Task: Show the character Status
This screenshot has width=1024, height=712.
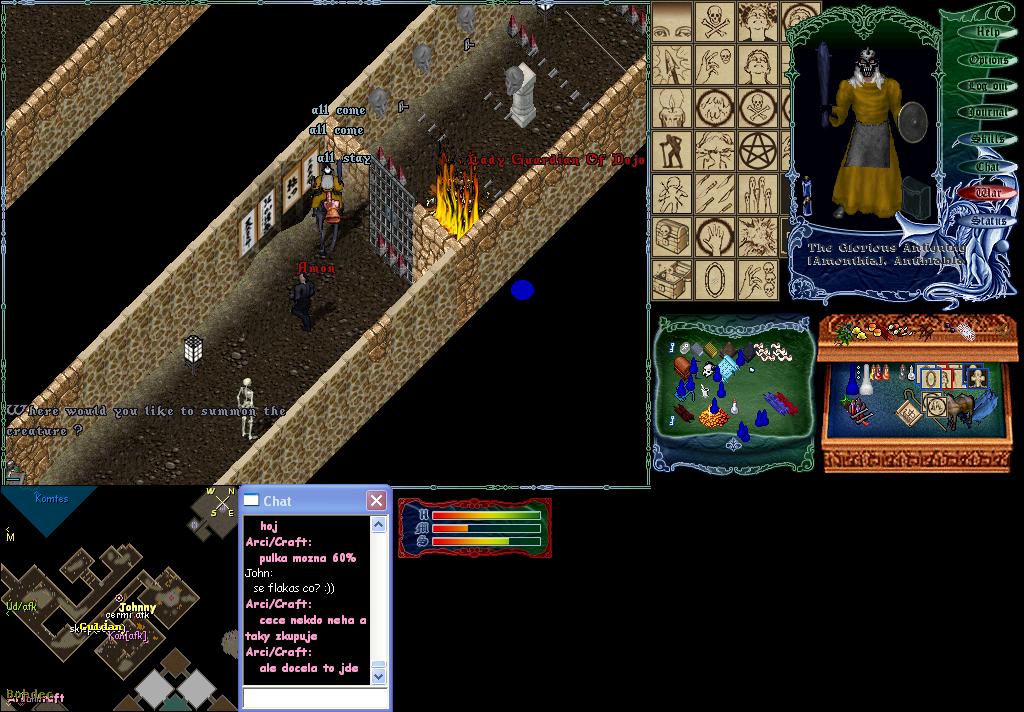Action: coord(988,220)
